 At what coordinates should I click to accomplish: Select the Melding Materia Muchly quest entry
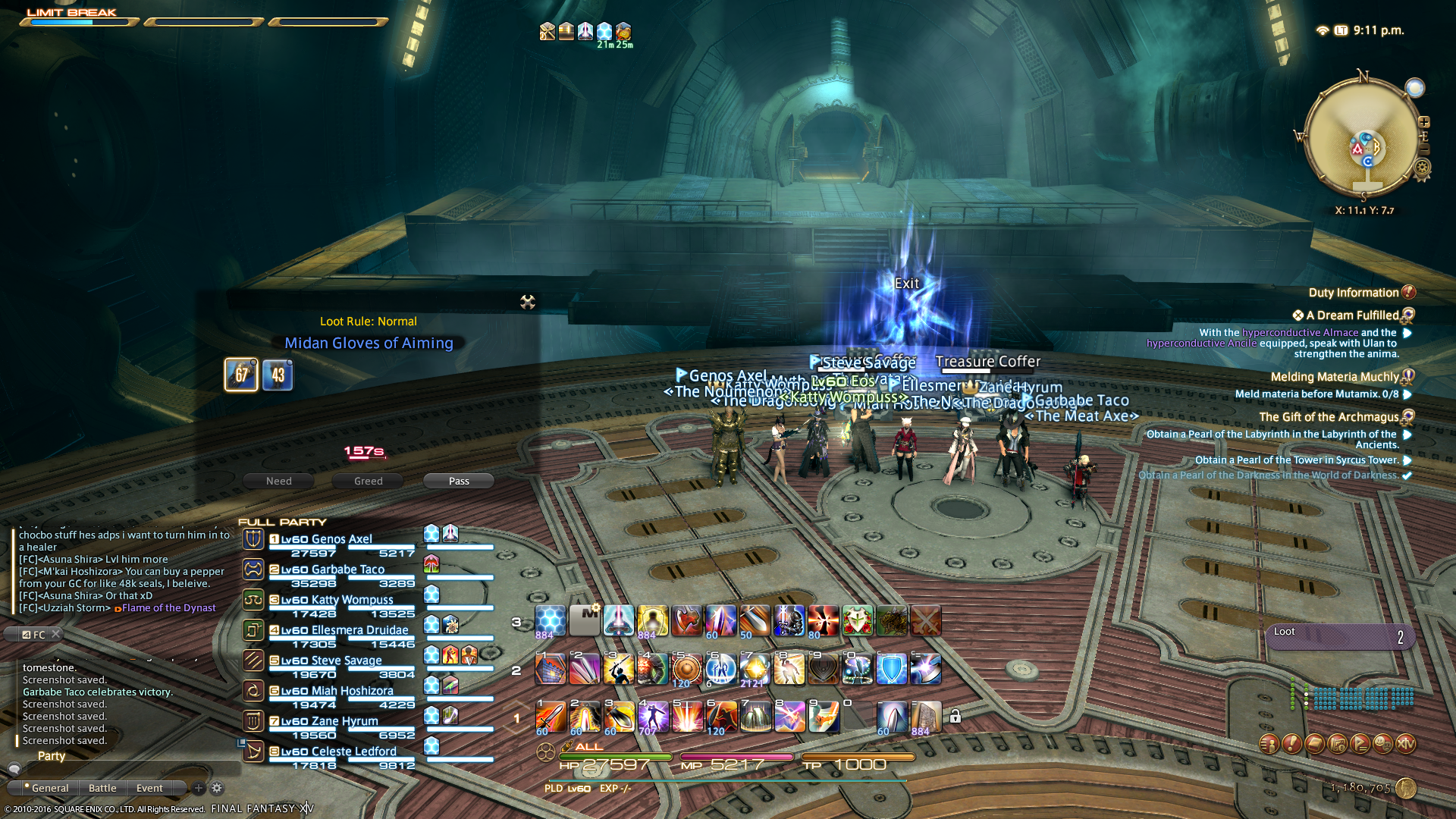1335,377
